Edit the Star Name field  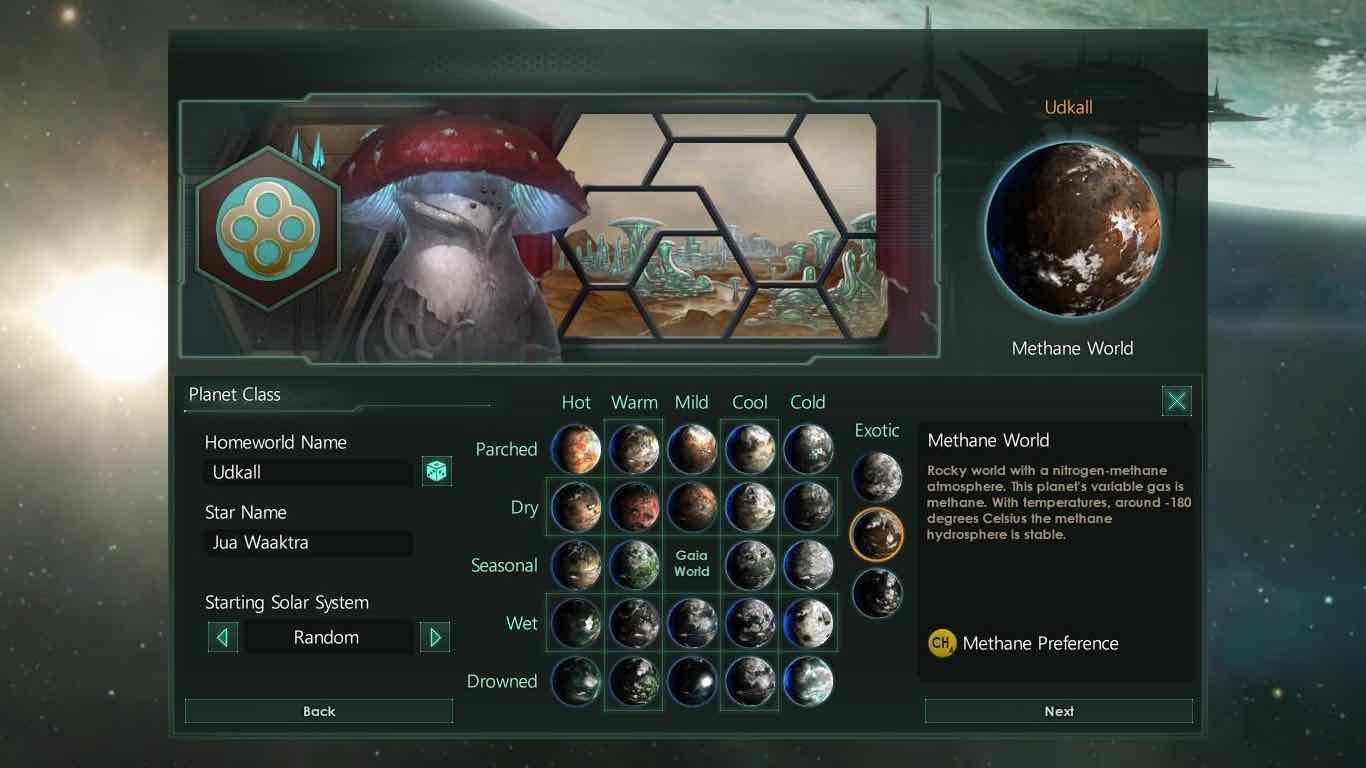coord(310,542)
